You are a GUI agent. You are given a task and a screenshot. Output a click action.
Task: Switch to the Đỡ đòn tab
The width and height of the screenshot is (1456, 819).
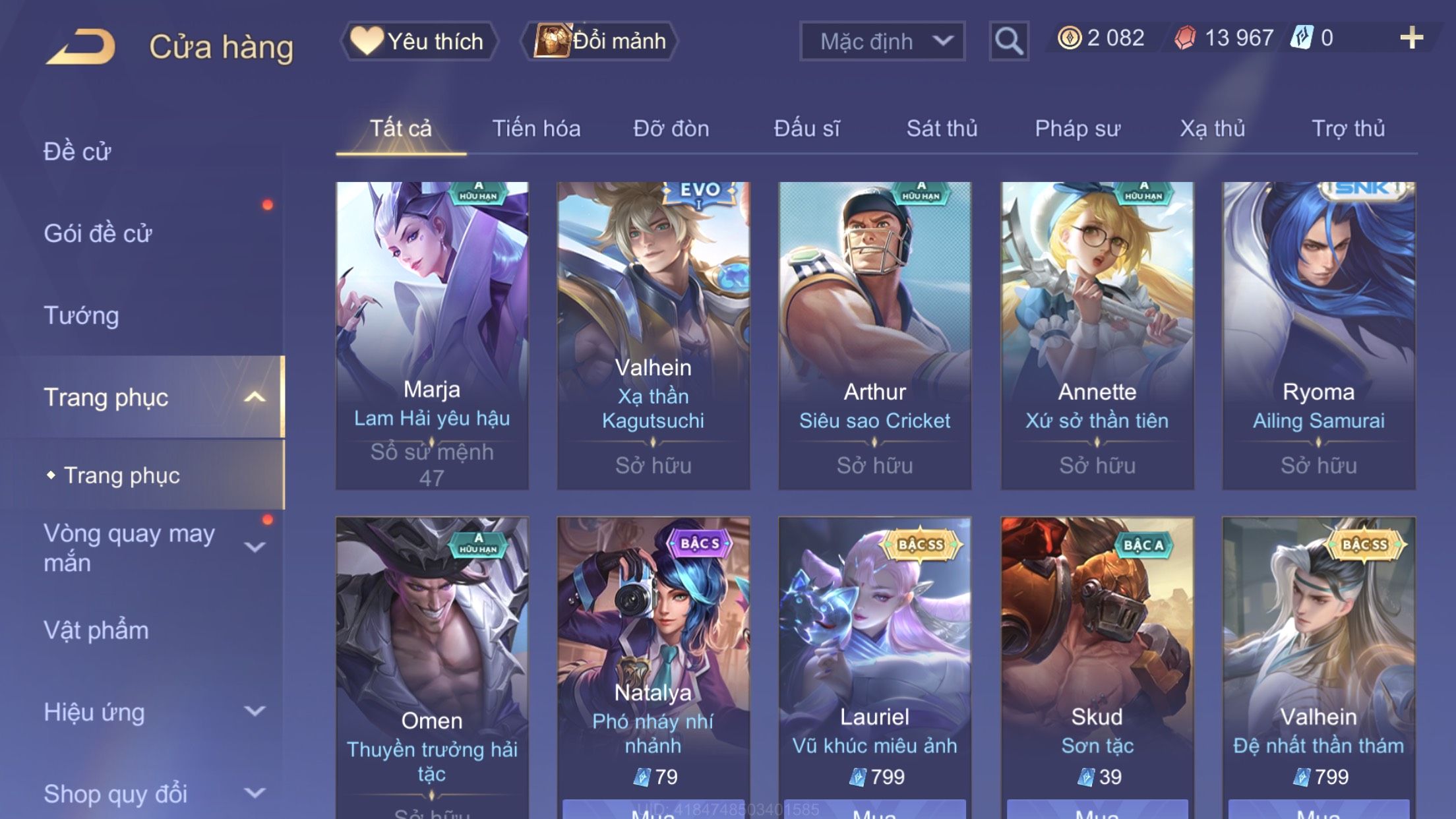pyautogui.click(x=671, y=129)
